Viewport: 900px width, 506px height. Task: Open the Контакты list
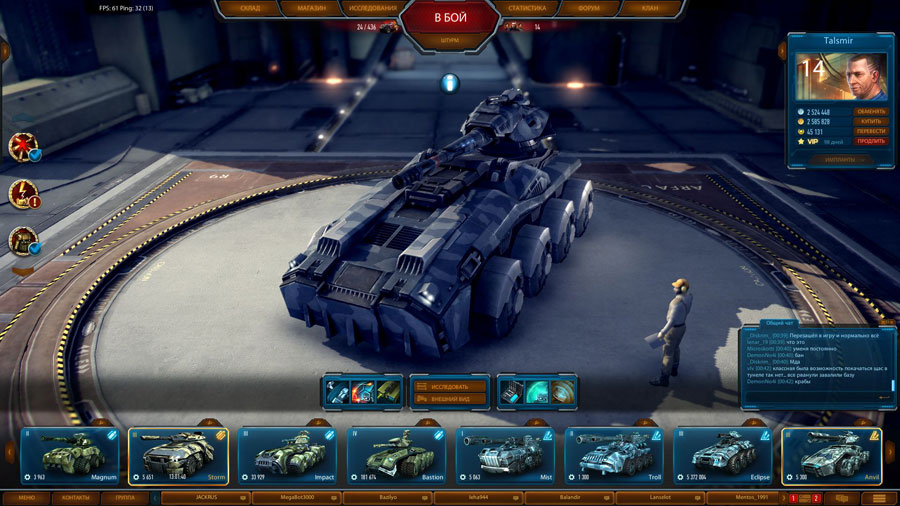coord(75,497)
